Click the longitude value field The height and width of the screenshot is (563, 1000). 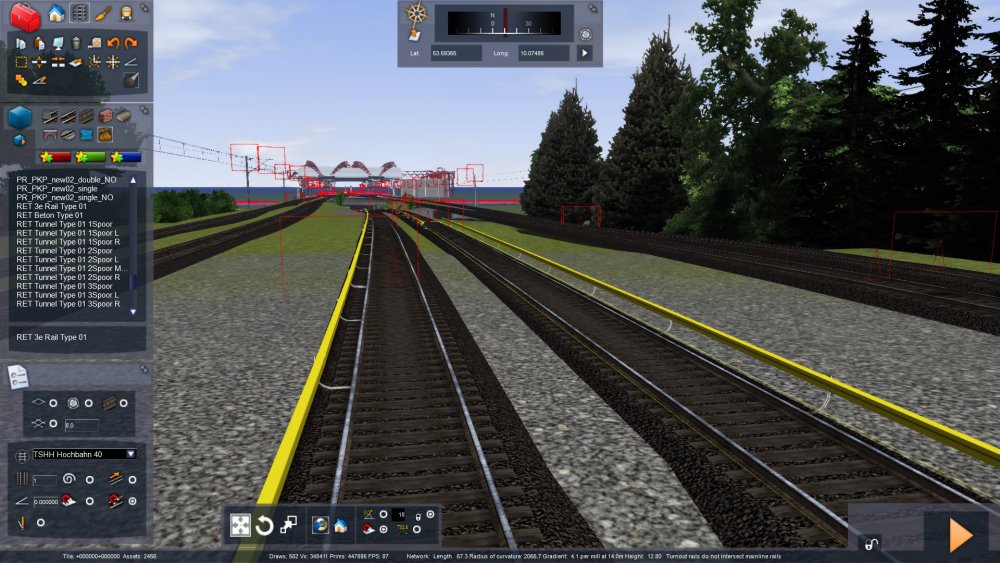pyautogui.click(x=543, y=52)
